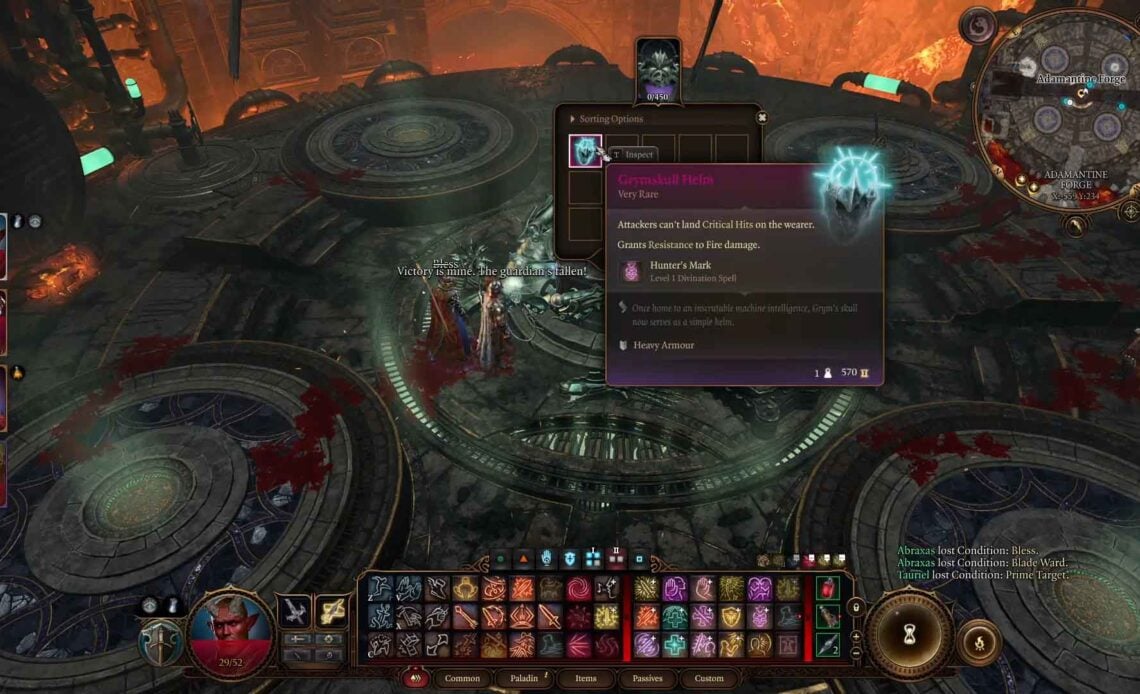The height and width of the screenshot is (694, 1140).
Task: Expand the Sorting Options arrow
Action: point(573,119)
